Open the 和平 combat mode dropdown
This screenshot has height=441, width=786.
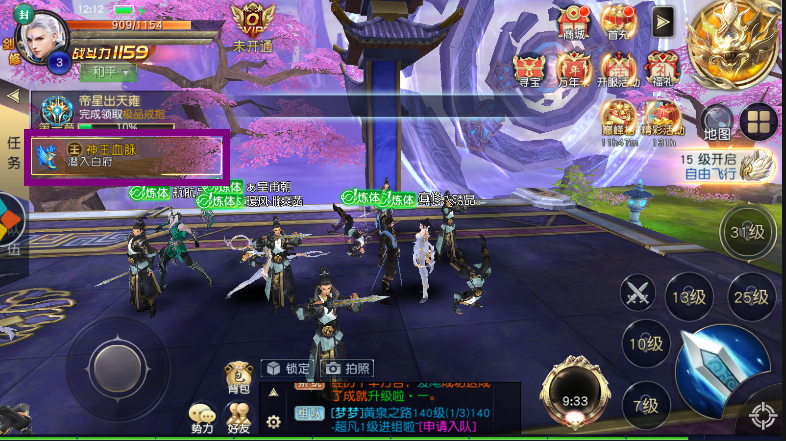coord(110,72)
